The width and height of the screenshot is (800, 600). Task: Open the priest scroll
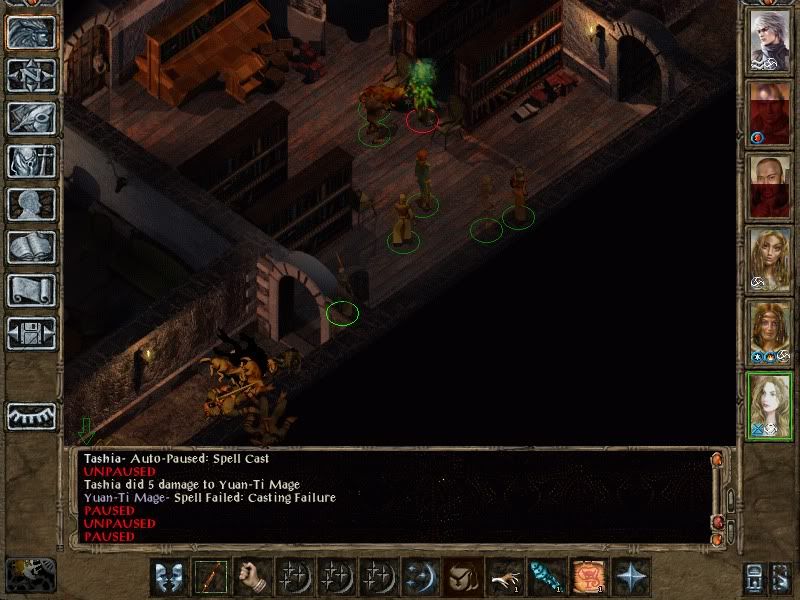pos(32,290)
